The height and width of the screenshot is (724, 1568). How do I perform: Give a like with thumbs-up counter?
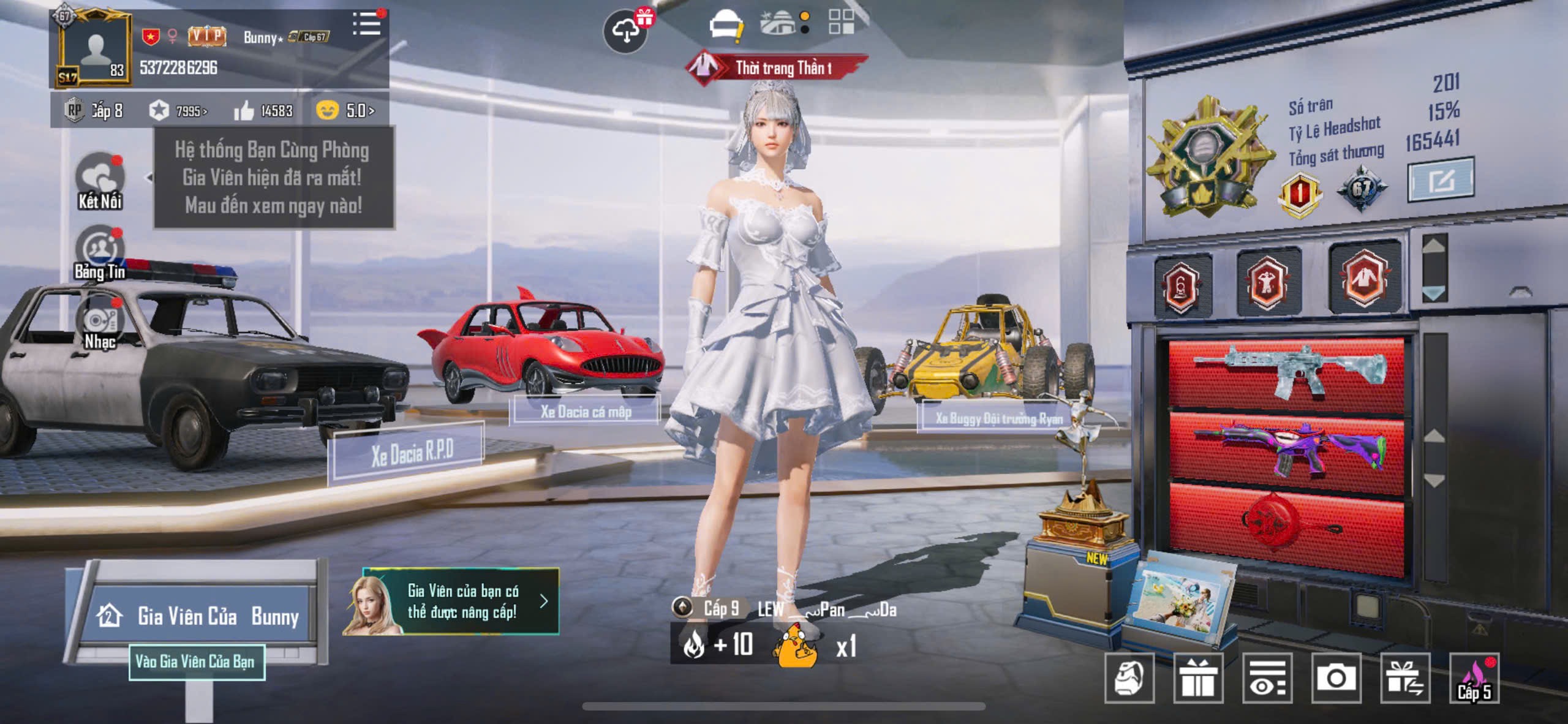263,111
